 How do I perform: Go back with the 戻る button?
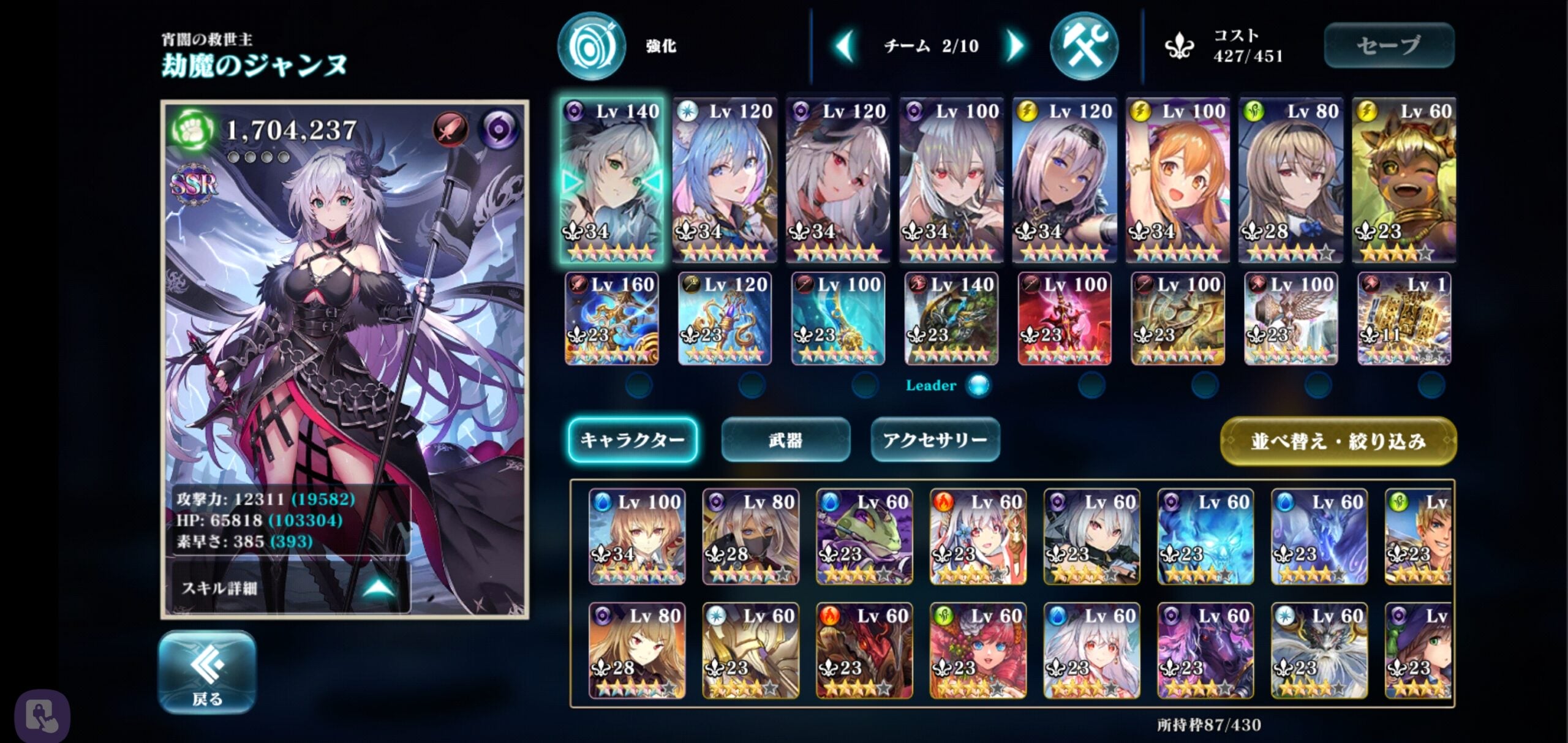tap(207, 672)
